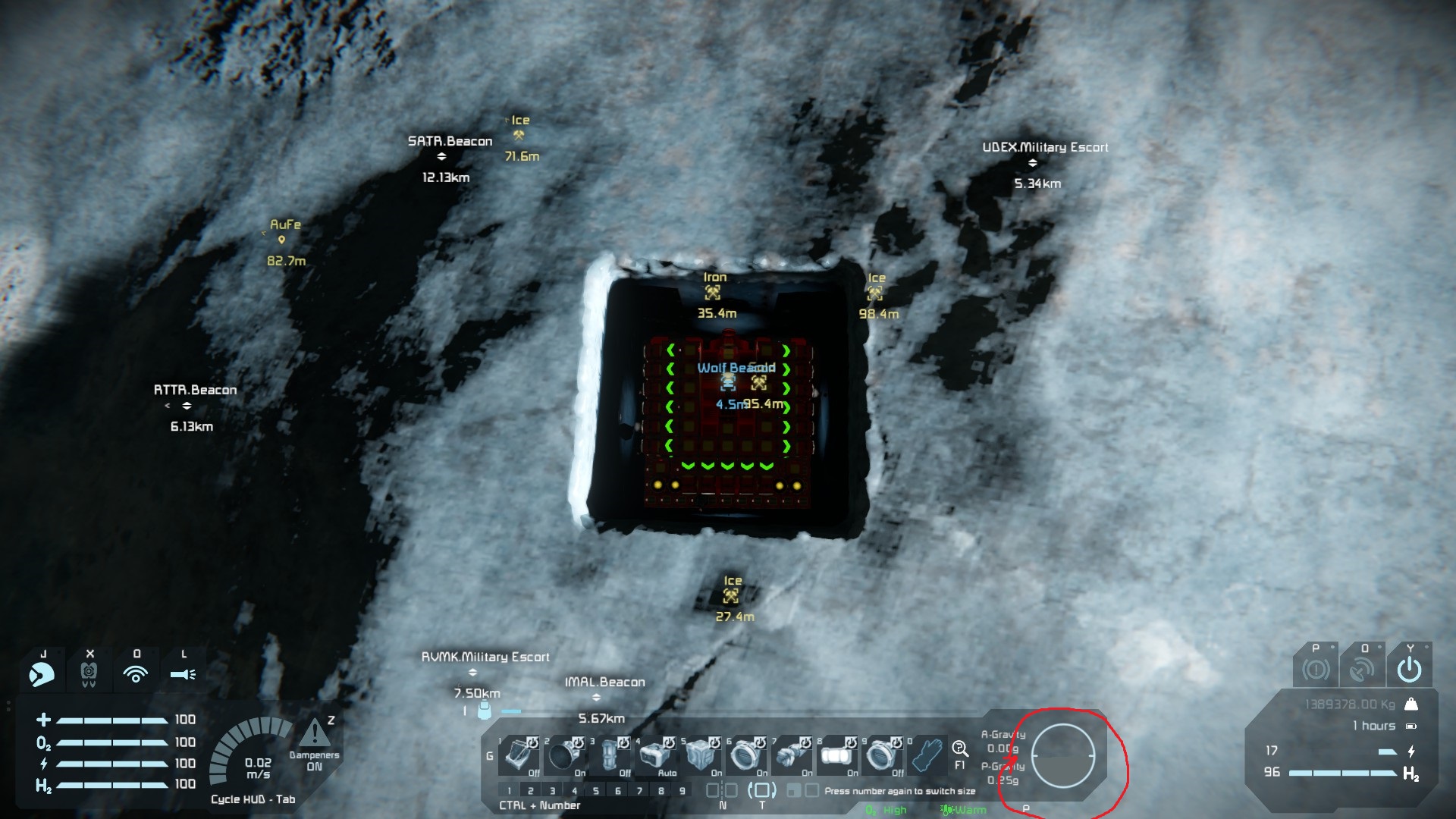The width and height of the screenshot is (1456, 819).
Task: Select toolbar slot 5 cube block
Action: [702, 755]
